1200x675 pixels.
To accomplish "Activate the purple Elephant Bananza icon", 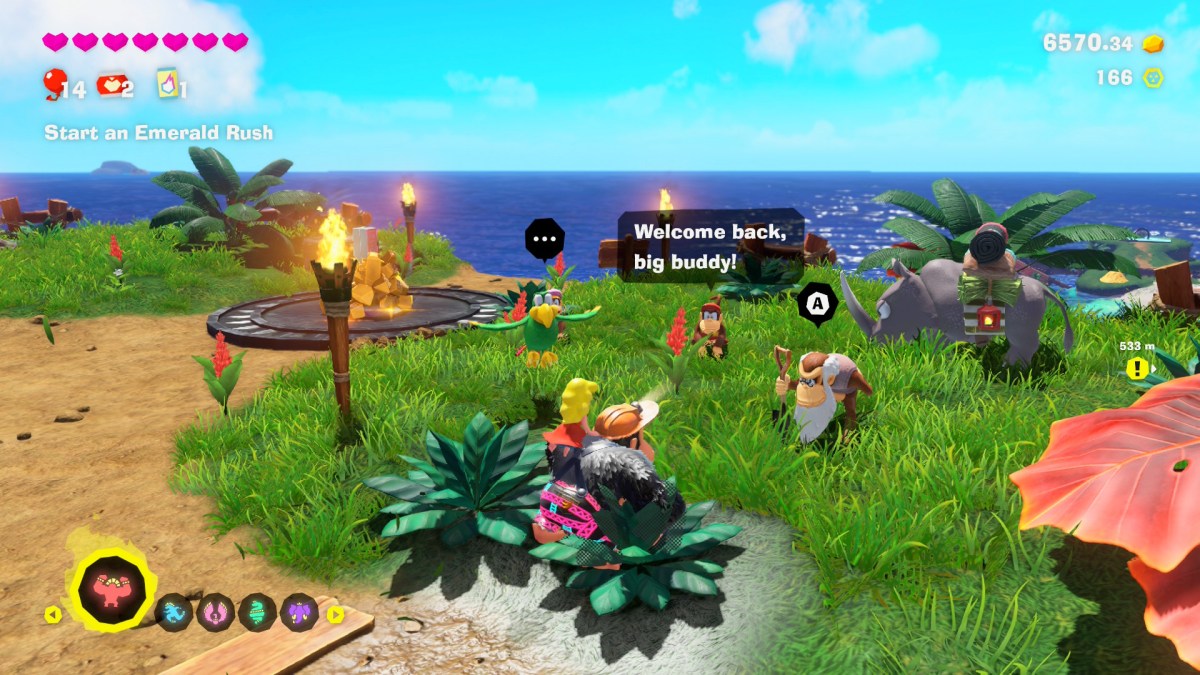I will (299, 612).
